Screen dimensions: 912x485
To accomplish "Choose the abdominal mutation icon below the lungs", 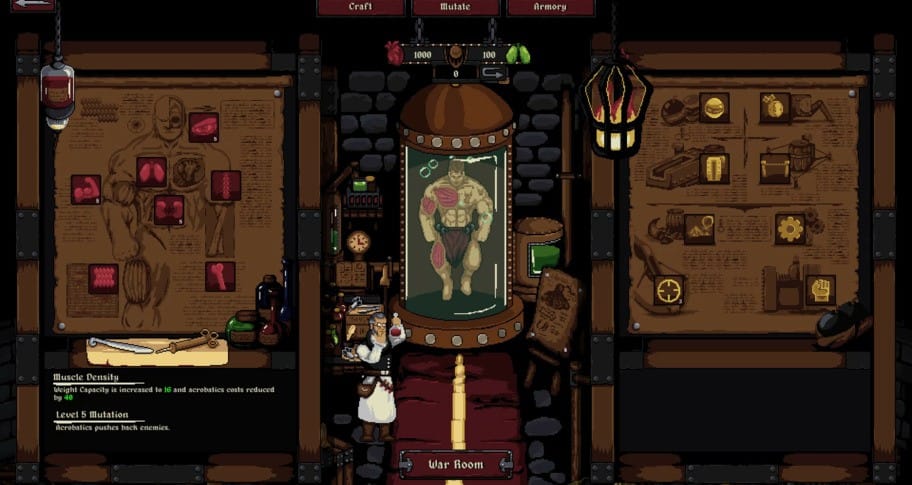I will [168, 210].
